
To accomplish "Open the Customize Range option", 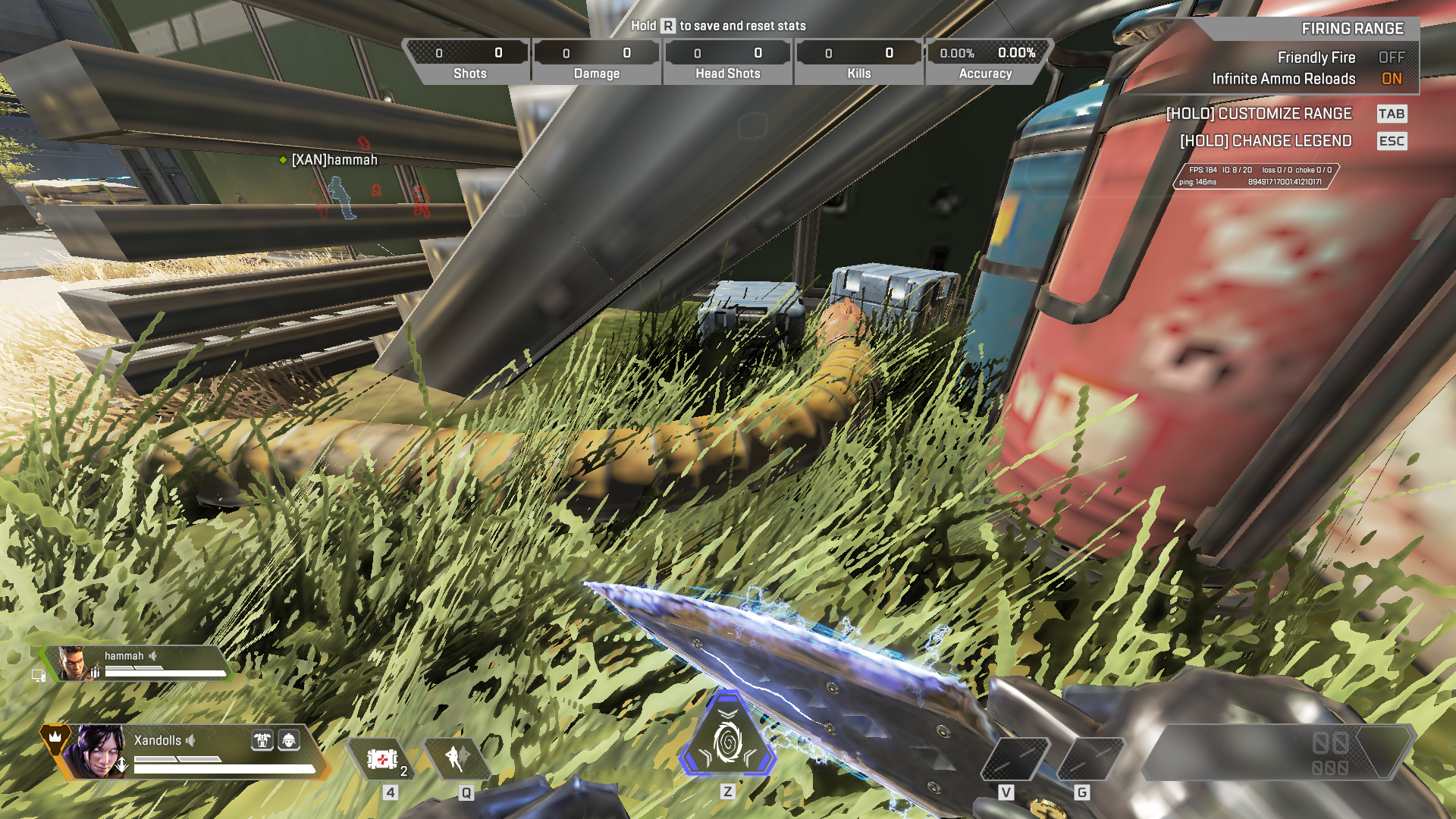I will pos(1259,114).
